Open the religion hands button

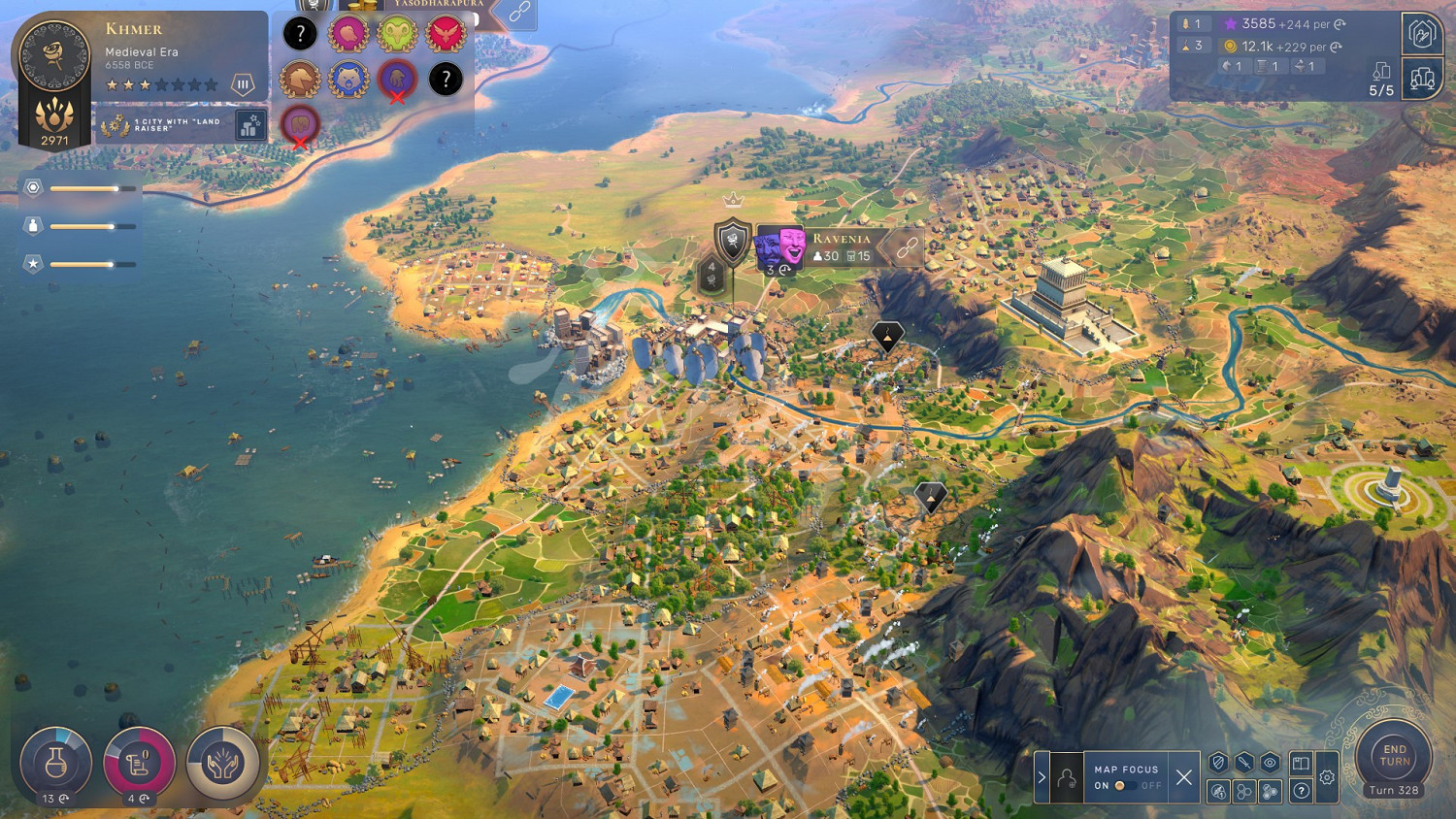click(222, 763)
